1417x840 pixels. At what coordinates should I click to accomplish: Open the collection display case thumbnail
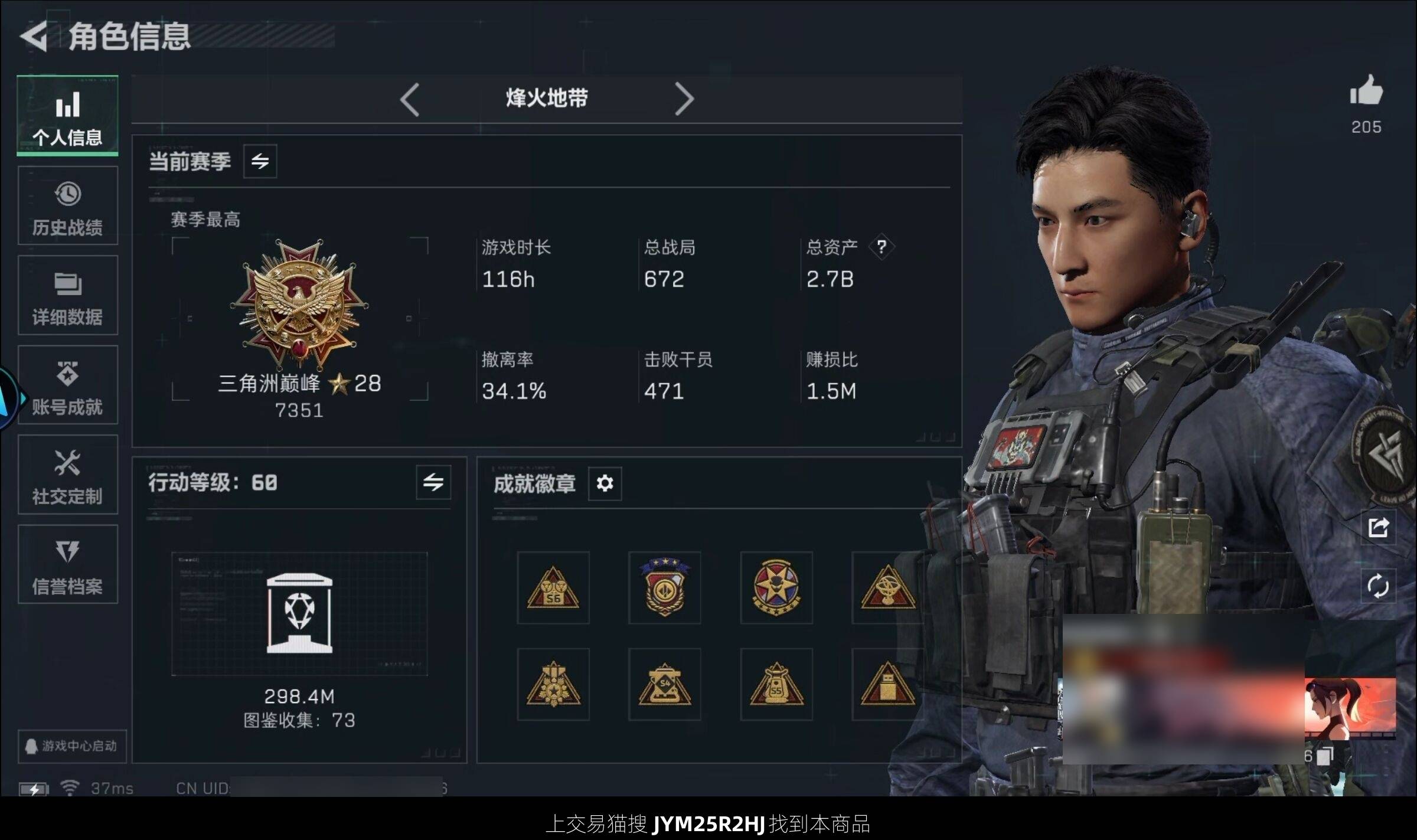tap(299, 613)
